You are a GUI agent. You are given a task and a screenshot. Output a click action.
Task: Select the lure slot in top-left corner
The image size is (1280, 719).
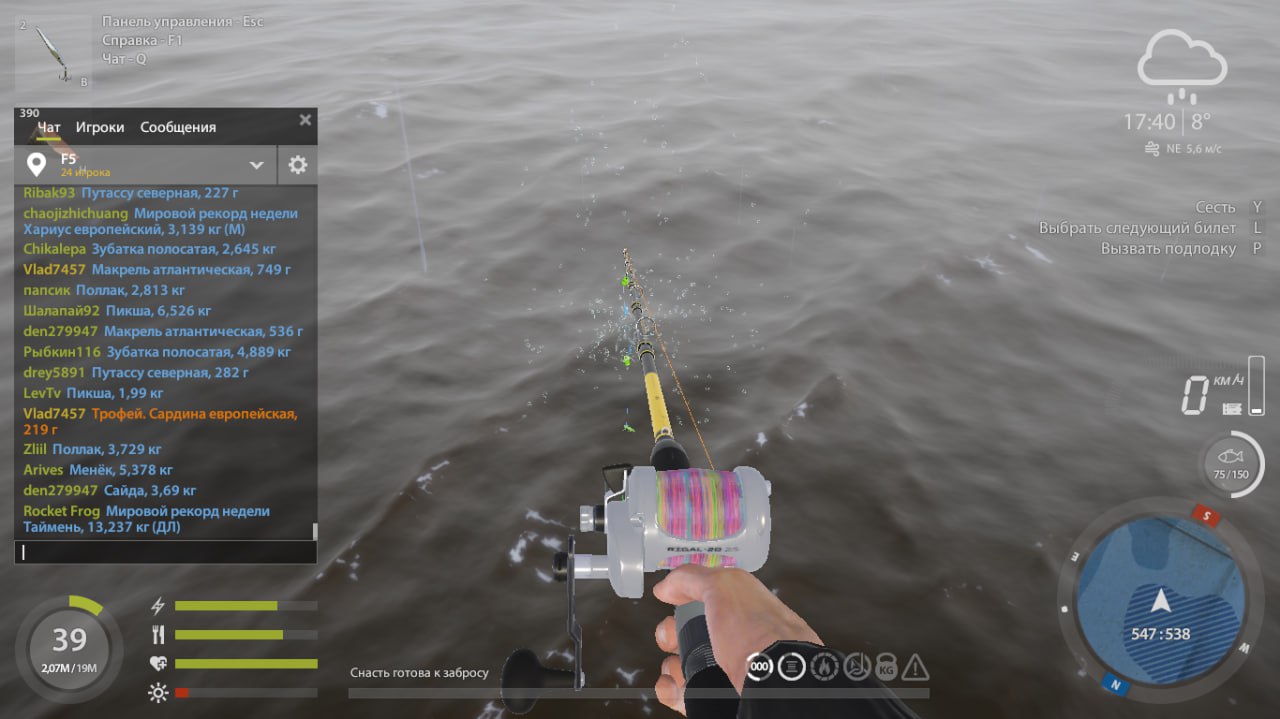tap(52, 53)
